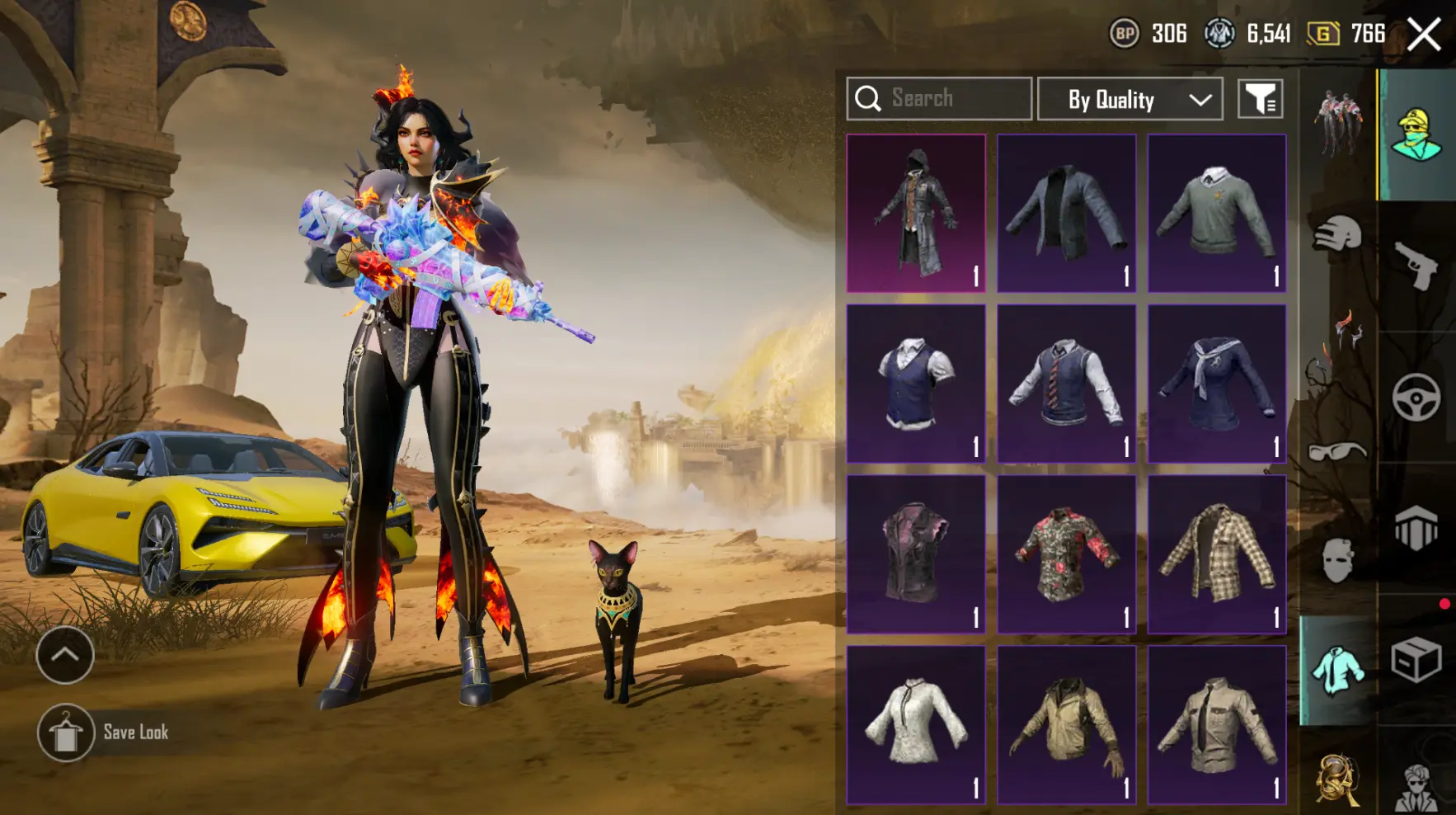The height and width of the screenshot is (815, 1456).
Task: Close the inventory screen with the X
Action: point(1424,35)
